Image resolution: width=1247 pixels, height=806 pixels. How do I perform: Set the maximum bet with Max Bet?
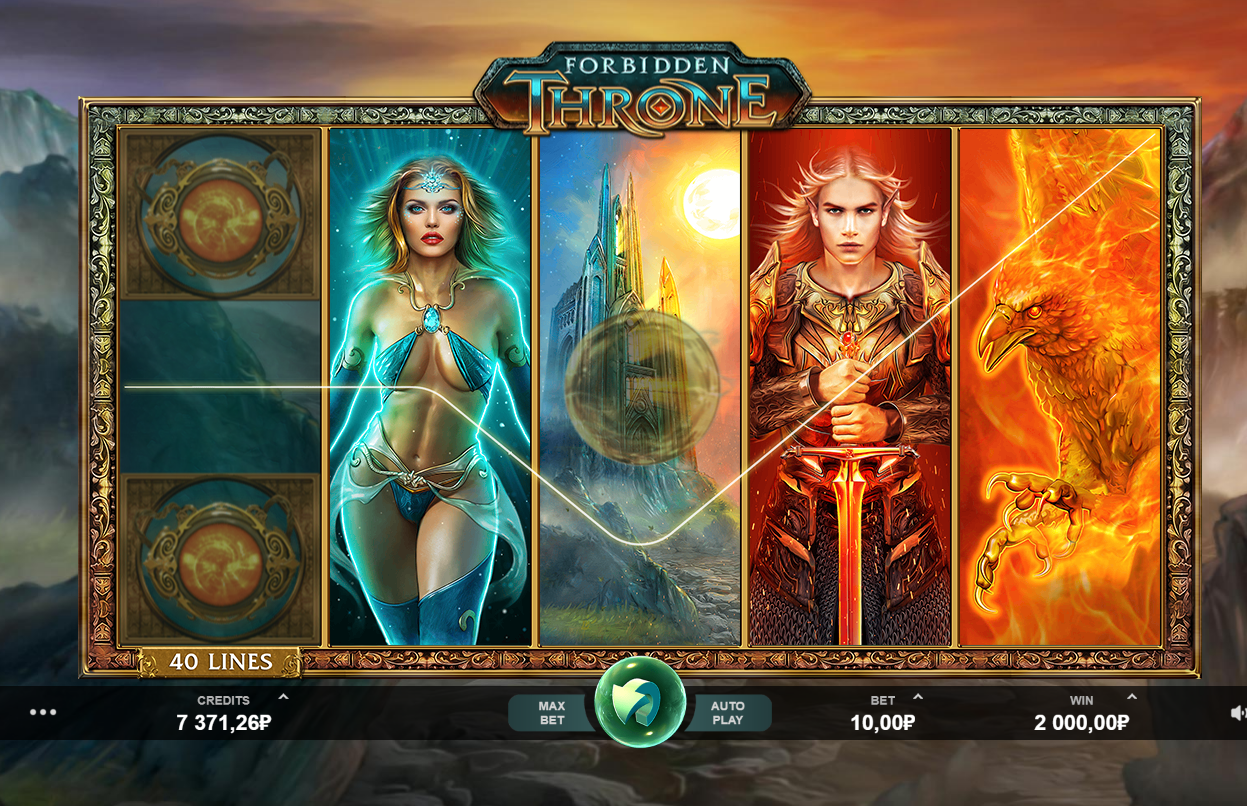click(552, 713)
